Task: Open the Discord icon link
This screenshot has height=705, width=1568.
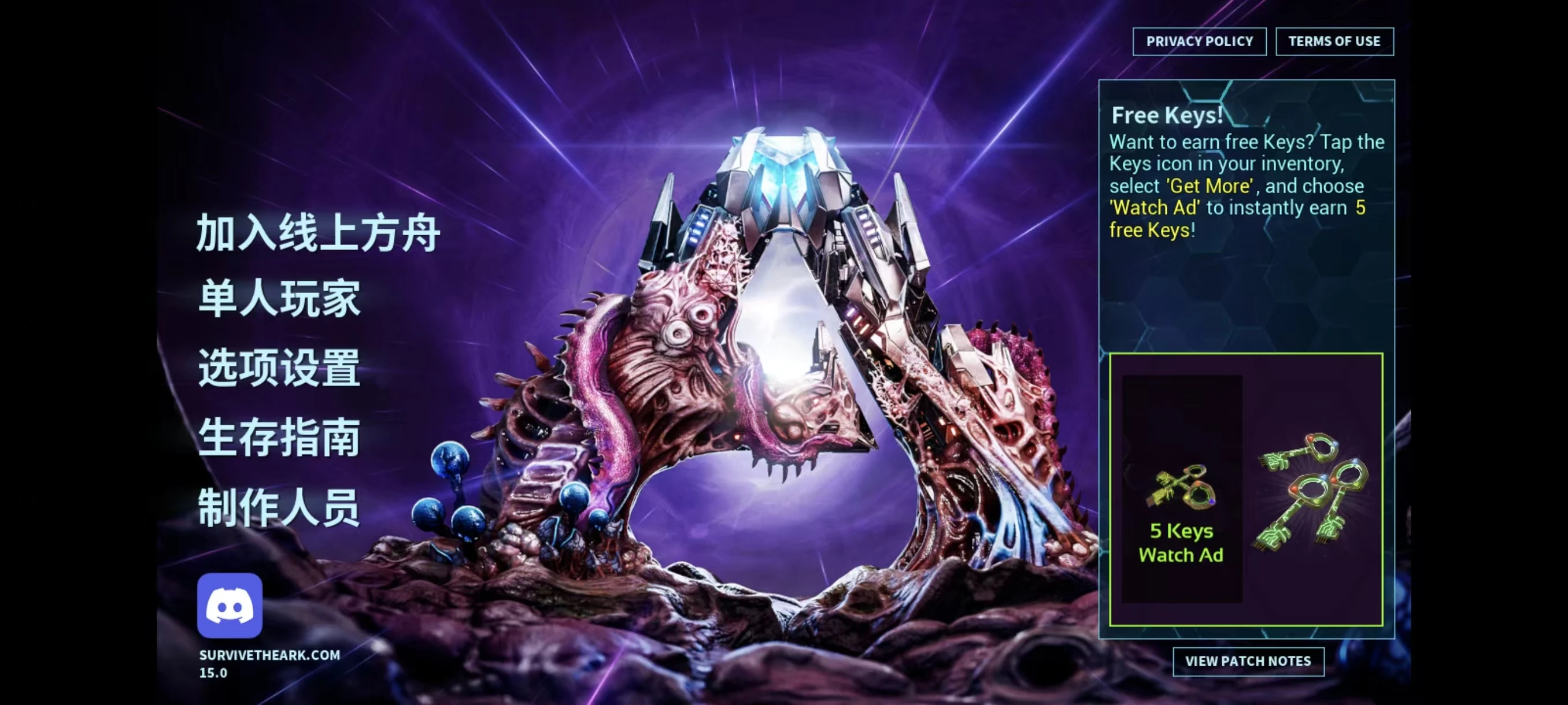Action: tap(230, 605)
